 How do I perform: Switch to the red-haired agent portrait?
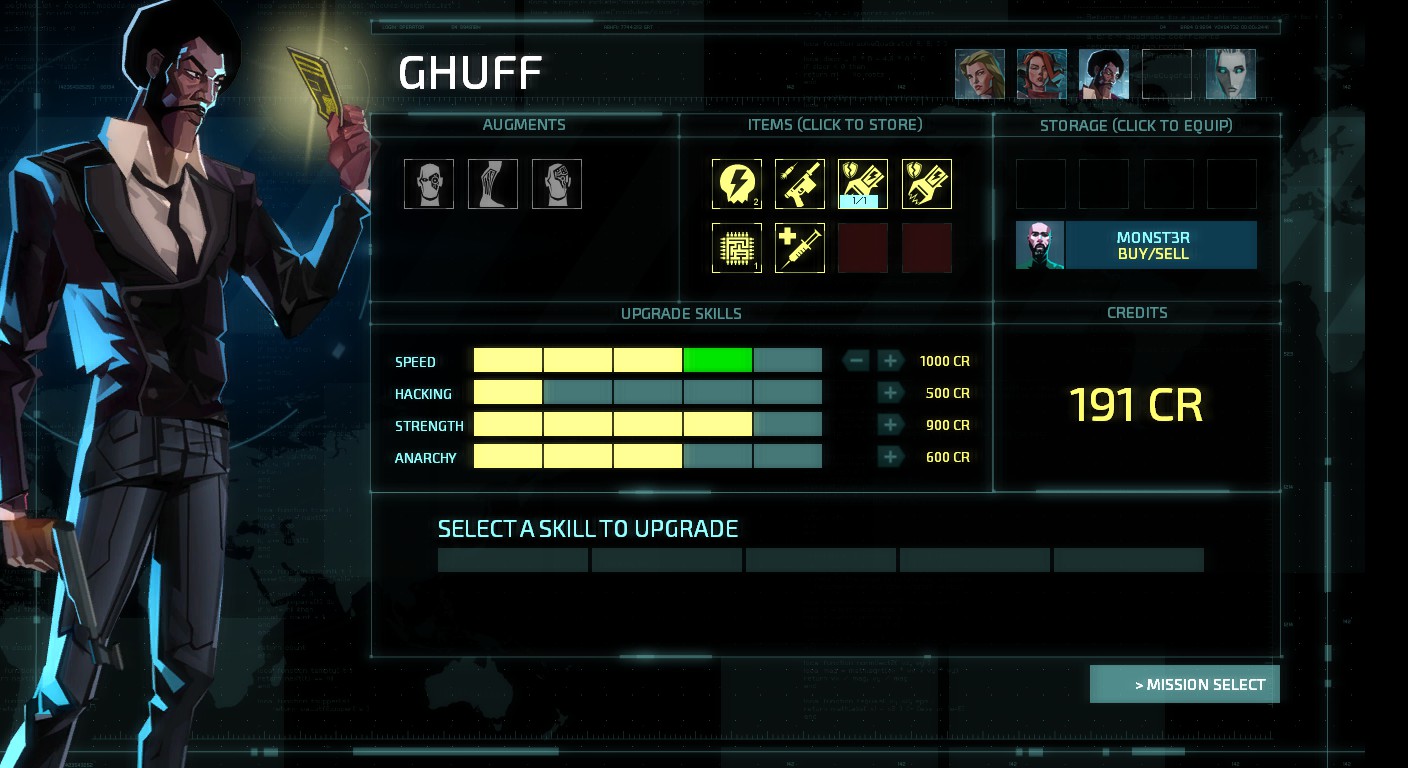coord(1042,75)
